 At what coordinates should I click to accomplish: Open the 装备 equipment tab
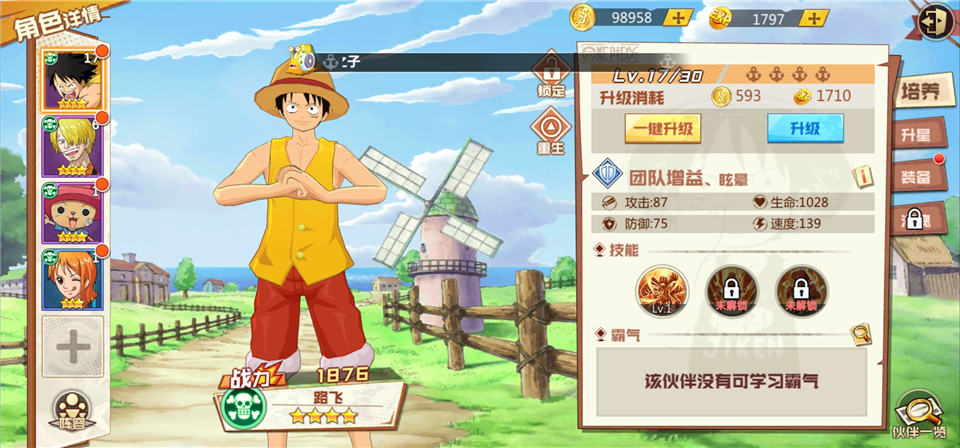917,177
